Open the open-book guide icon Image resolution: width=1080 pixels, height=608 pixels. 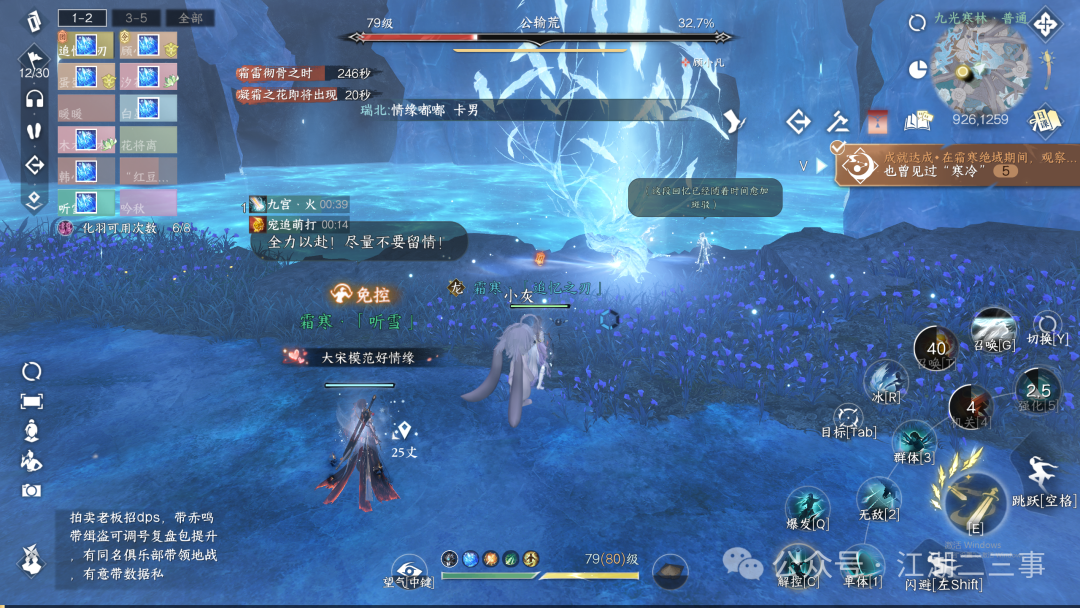tap(917, 122)
